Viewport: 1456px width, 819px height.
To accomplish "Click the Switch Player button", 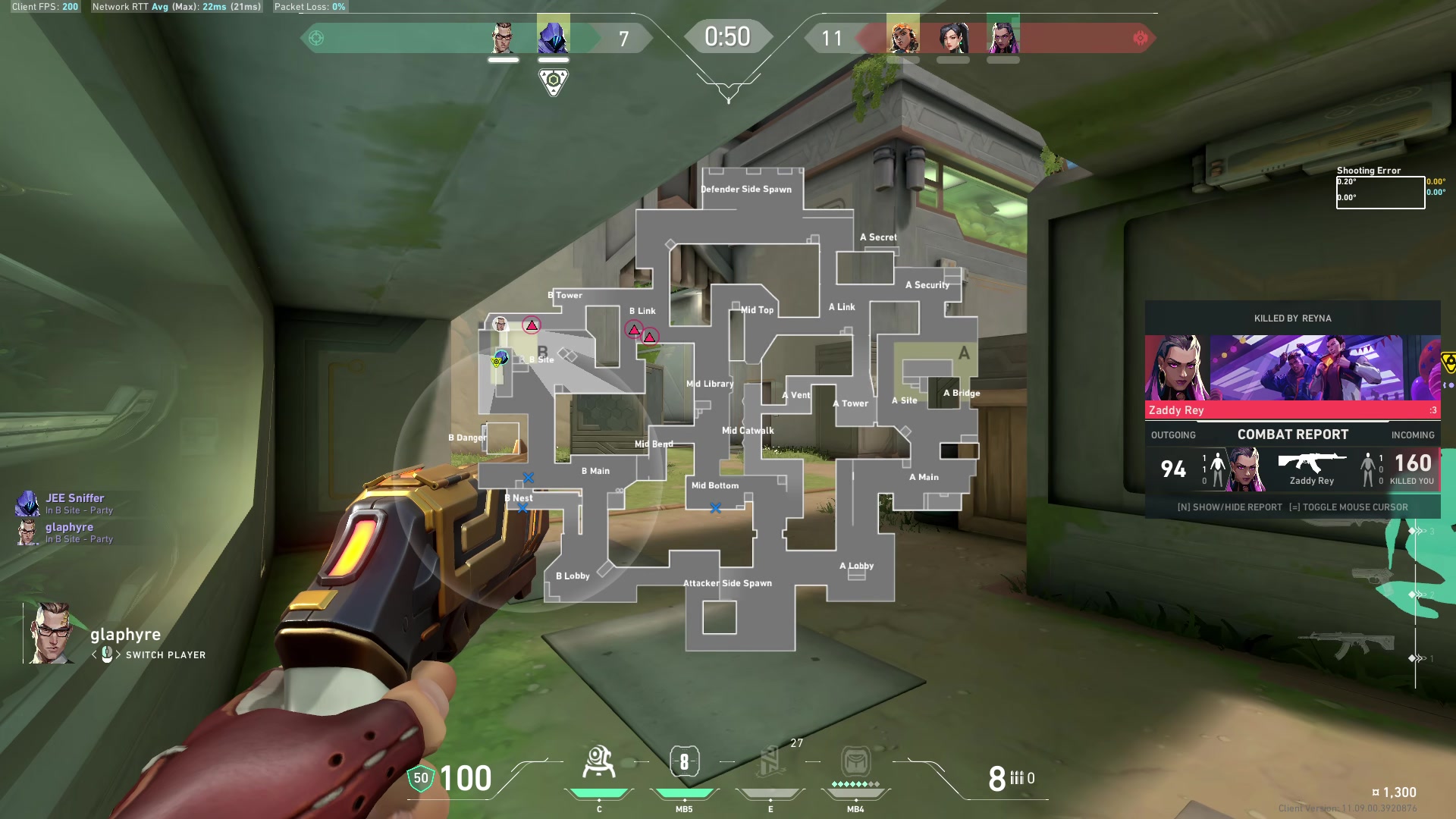I will click(x=165, y=655).
